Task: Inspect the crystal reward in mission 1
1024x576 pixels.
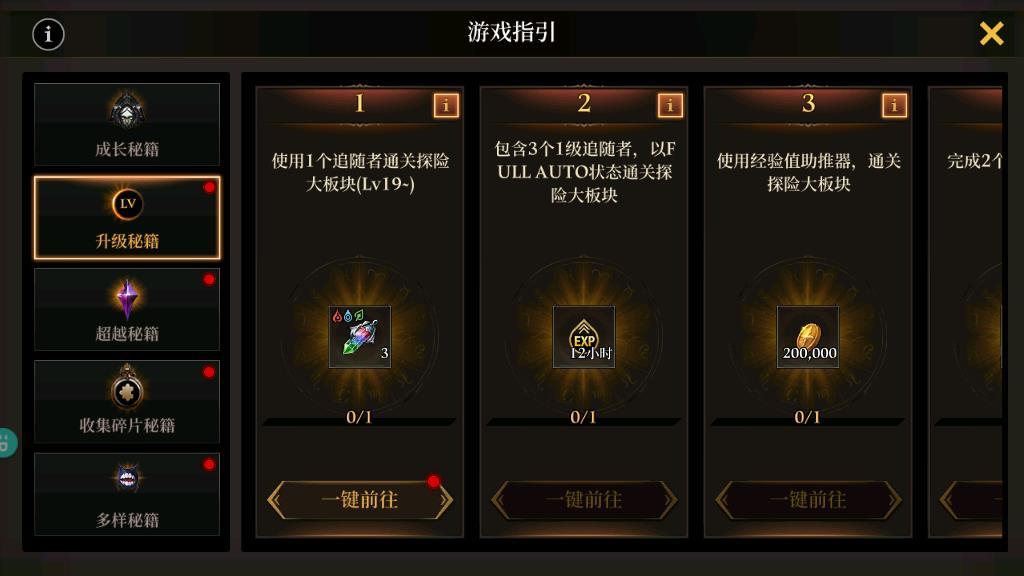Action: [x=360, y=337]
